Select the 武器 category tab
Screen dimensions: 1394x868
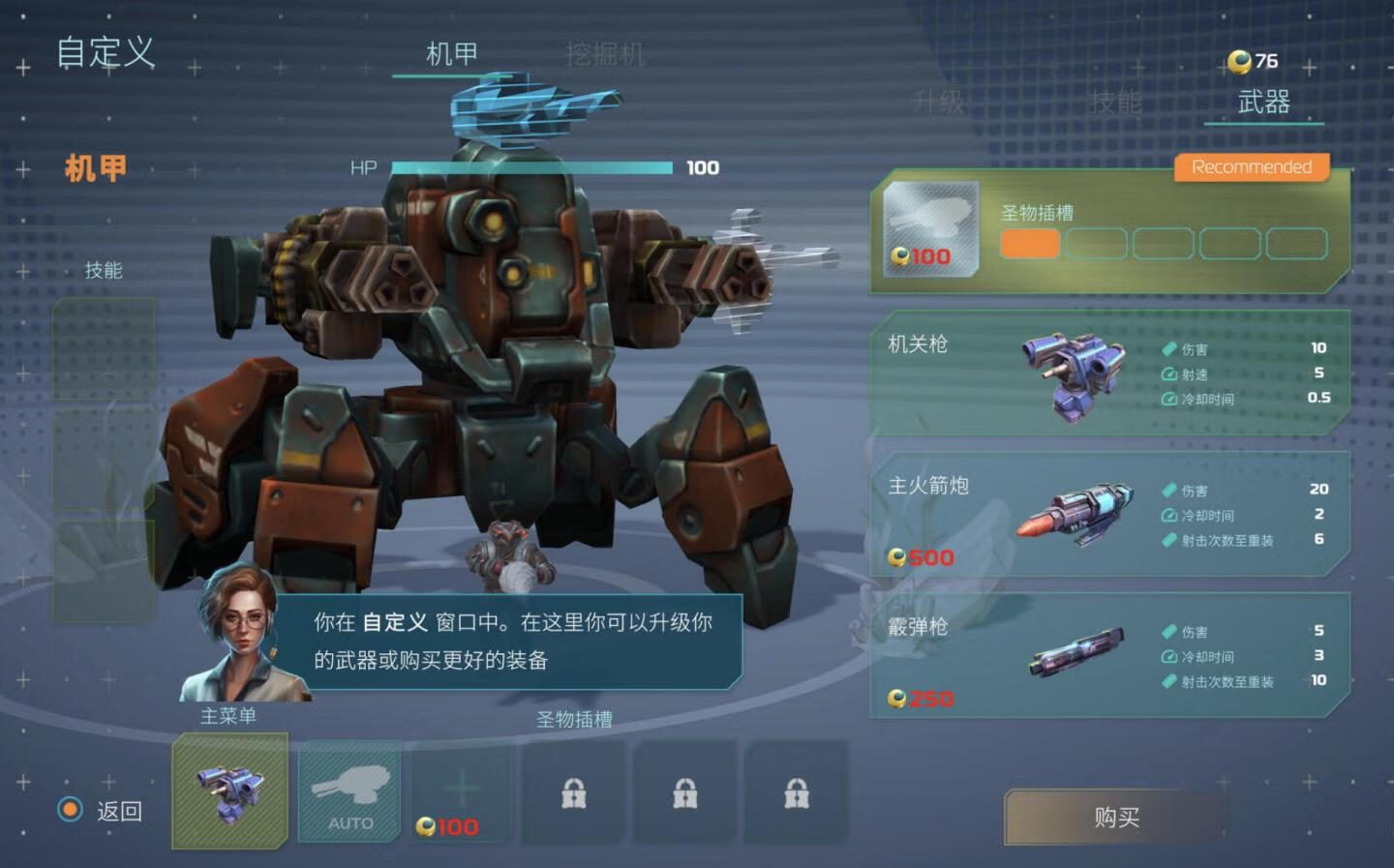[x=1263, y=103]
